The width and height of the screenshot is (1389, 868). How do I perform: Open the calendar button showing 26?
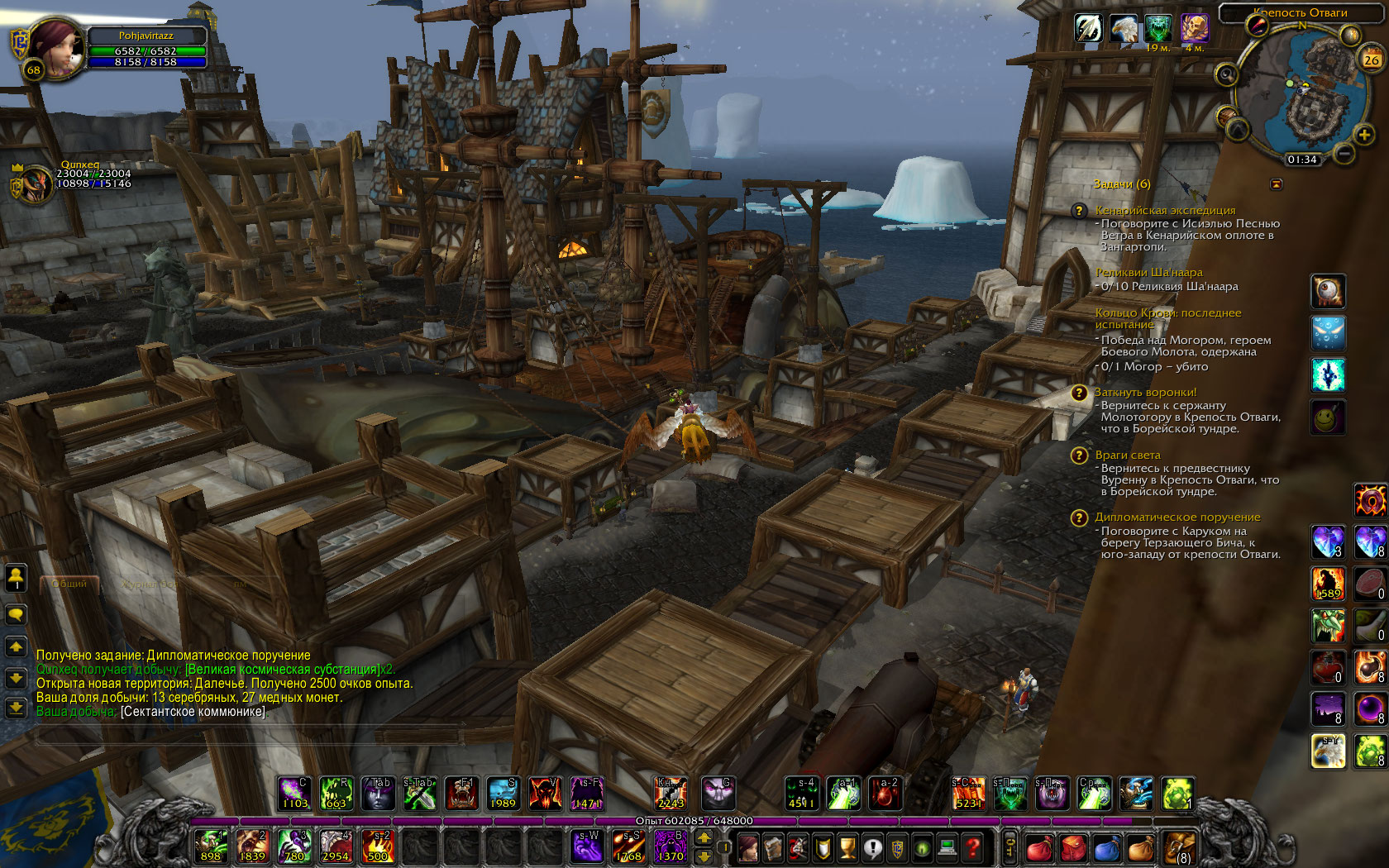click(x=1372, y=60)
